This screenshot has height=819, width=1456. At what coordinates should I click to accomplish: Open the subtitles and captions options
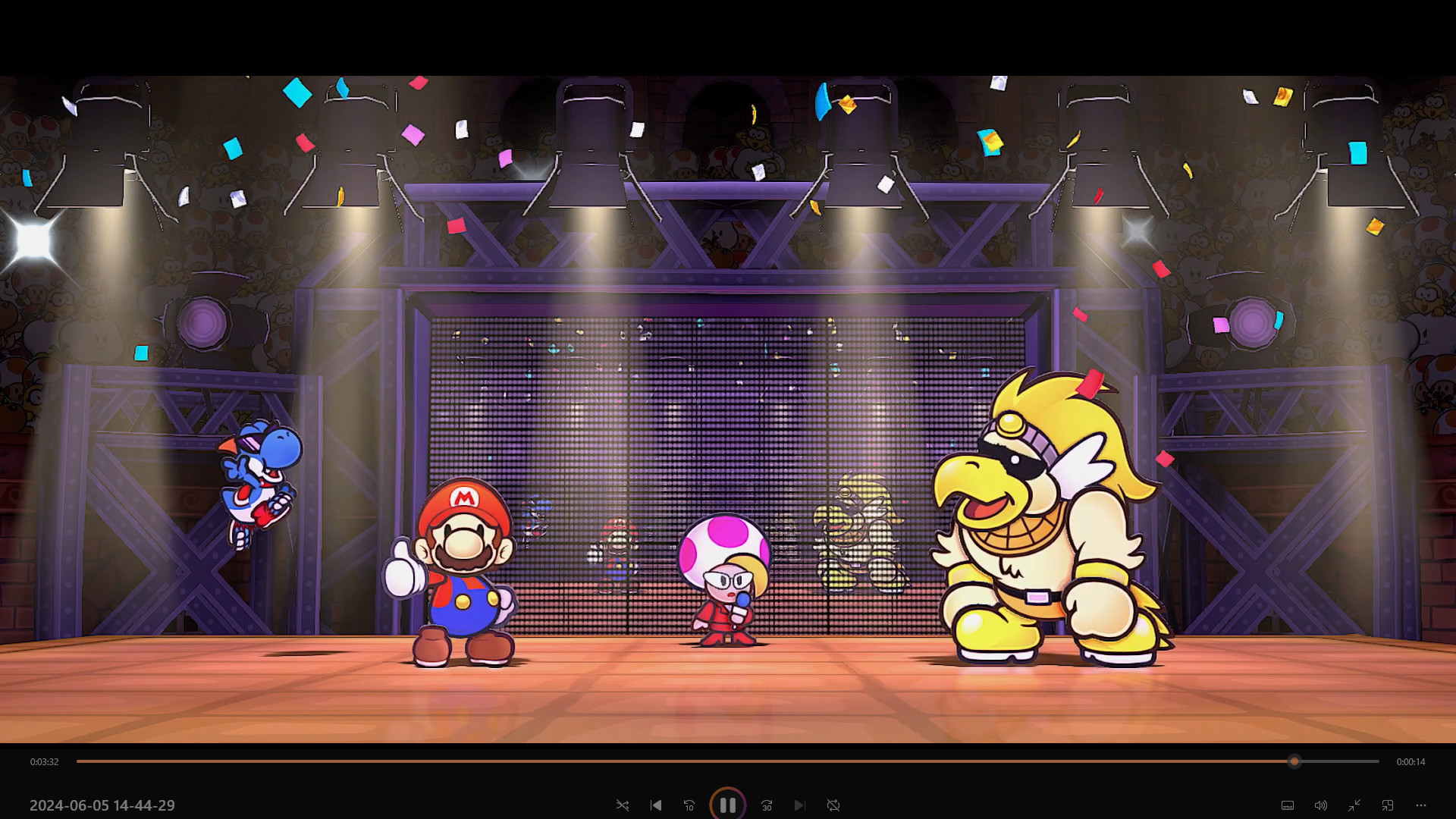(x=1287, y=805)
